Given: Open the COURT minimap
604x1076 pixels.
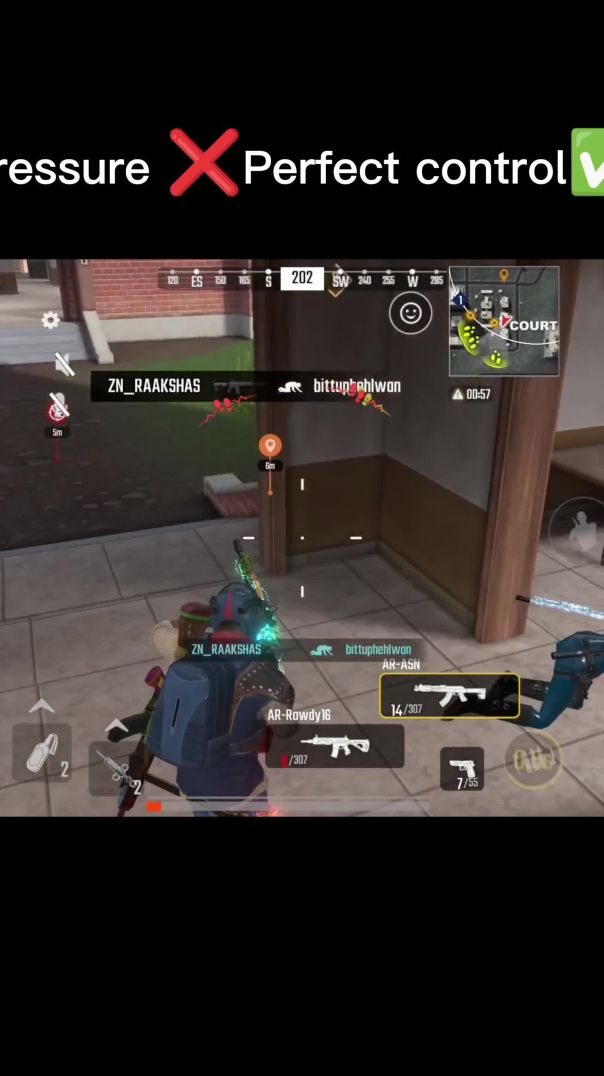Looking at the screenshot, I should [504, 321].
